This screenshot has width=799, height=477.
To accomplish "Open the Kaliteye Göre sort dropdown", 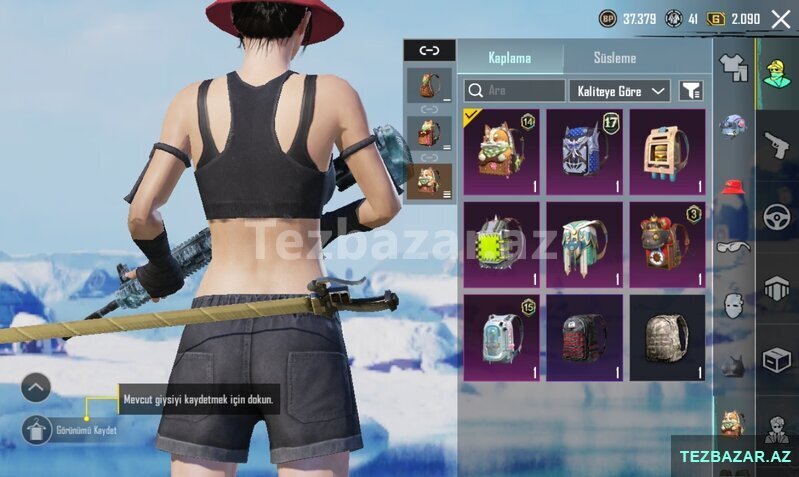I will click(620, 91).
